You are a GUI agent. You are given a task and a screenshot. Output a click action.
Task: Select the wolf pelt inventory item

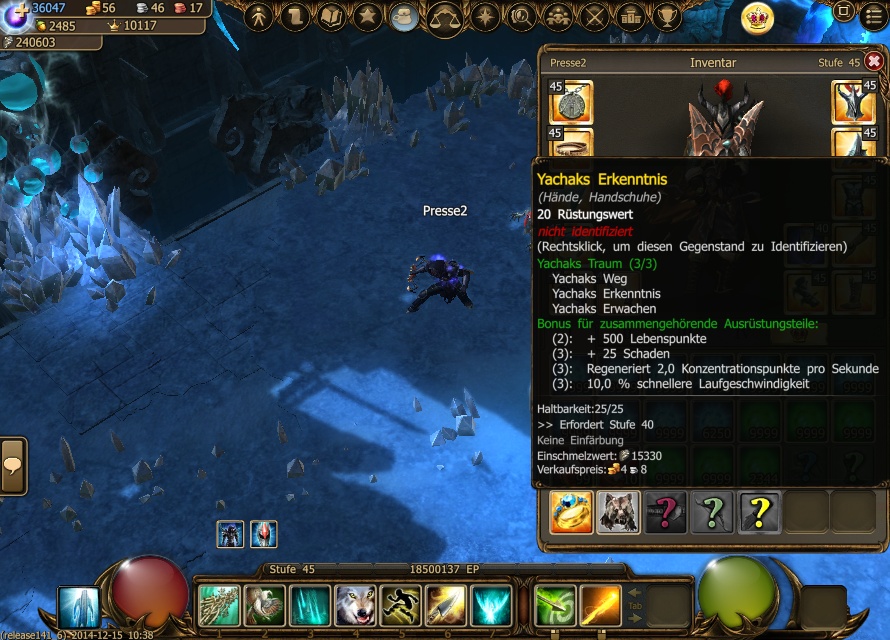[618, 512]
